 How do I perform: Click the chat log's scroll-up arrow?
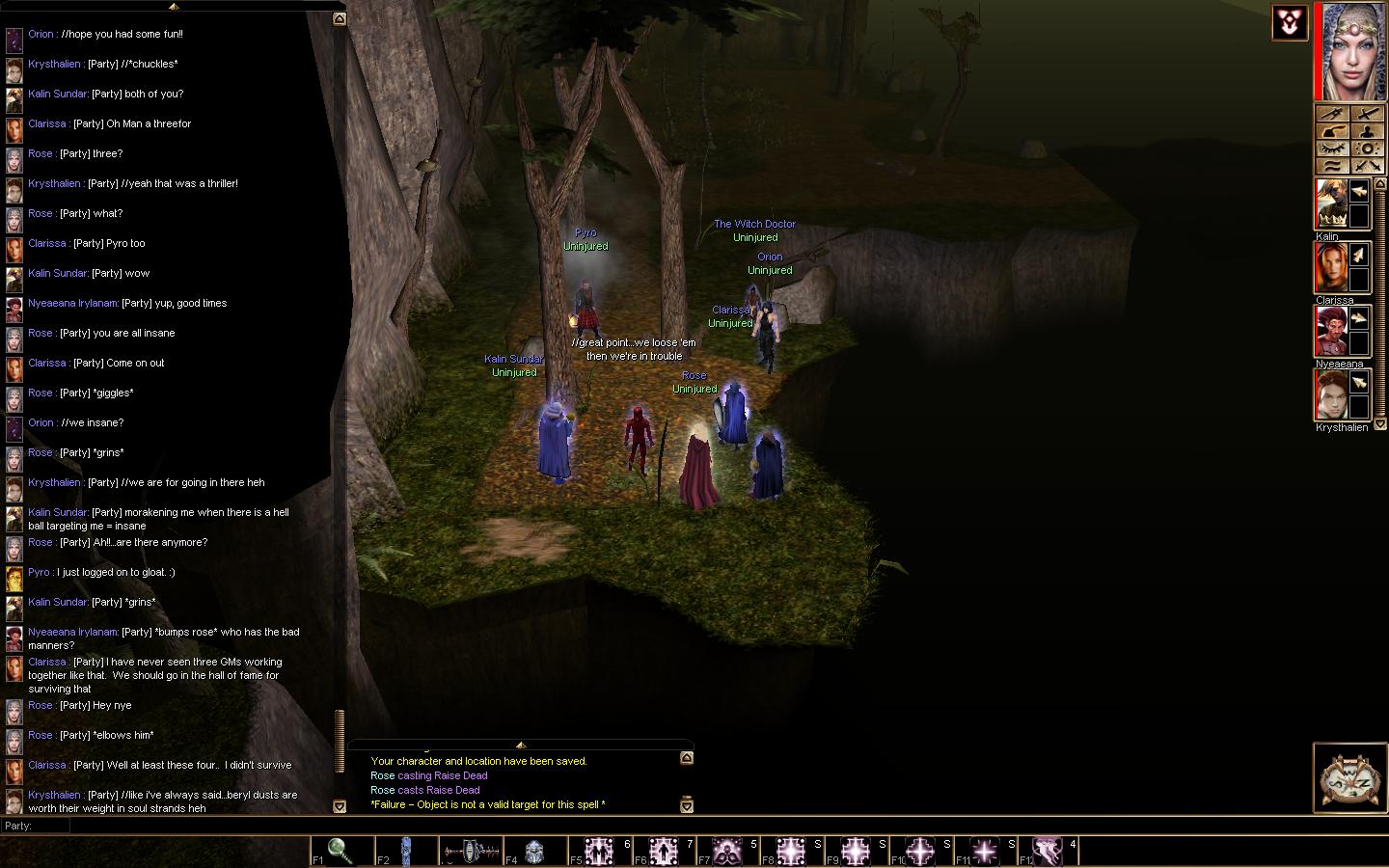(340, 19)
